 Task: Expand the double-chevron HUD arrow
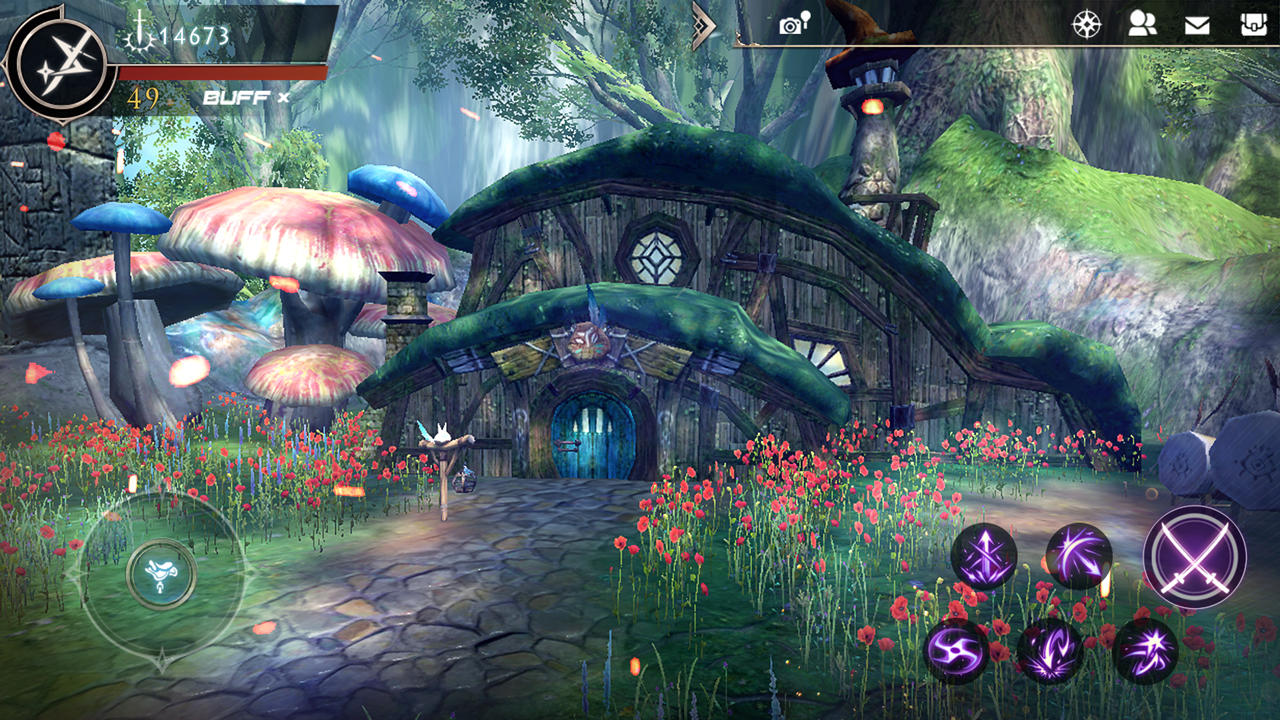click(703, 25)
